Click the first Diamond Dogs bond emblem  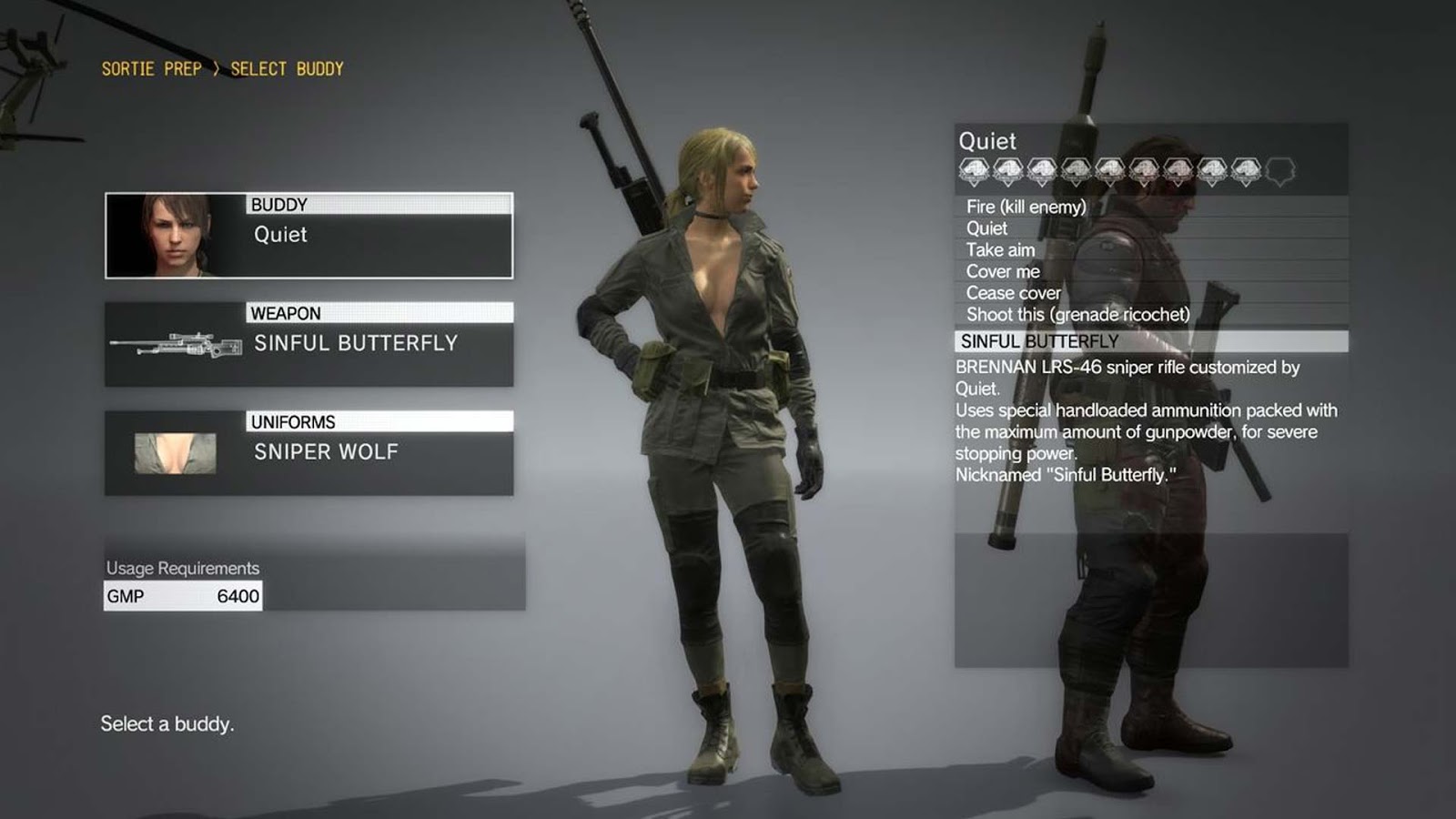point(973,168)
